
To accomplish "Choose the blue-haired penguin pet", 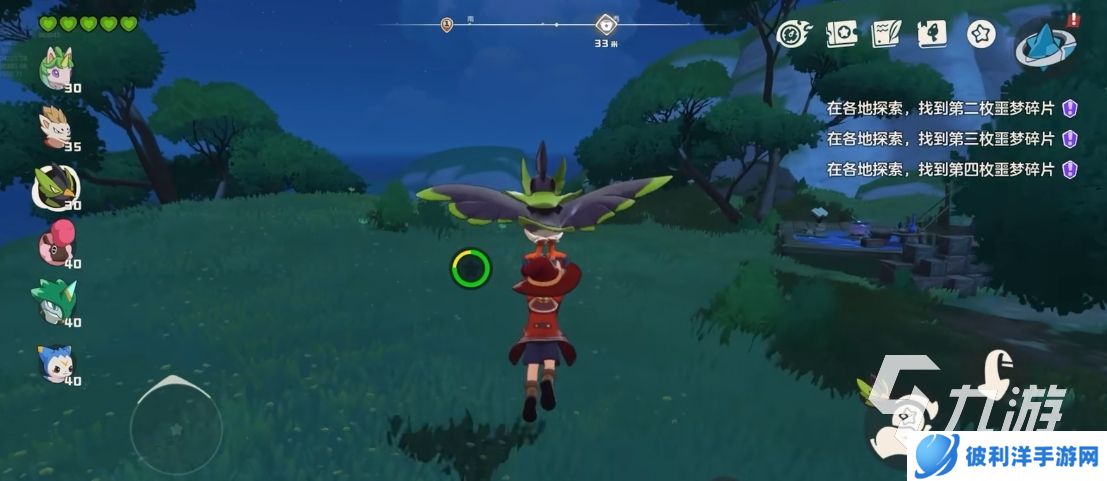I will tap(58, 362).
